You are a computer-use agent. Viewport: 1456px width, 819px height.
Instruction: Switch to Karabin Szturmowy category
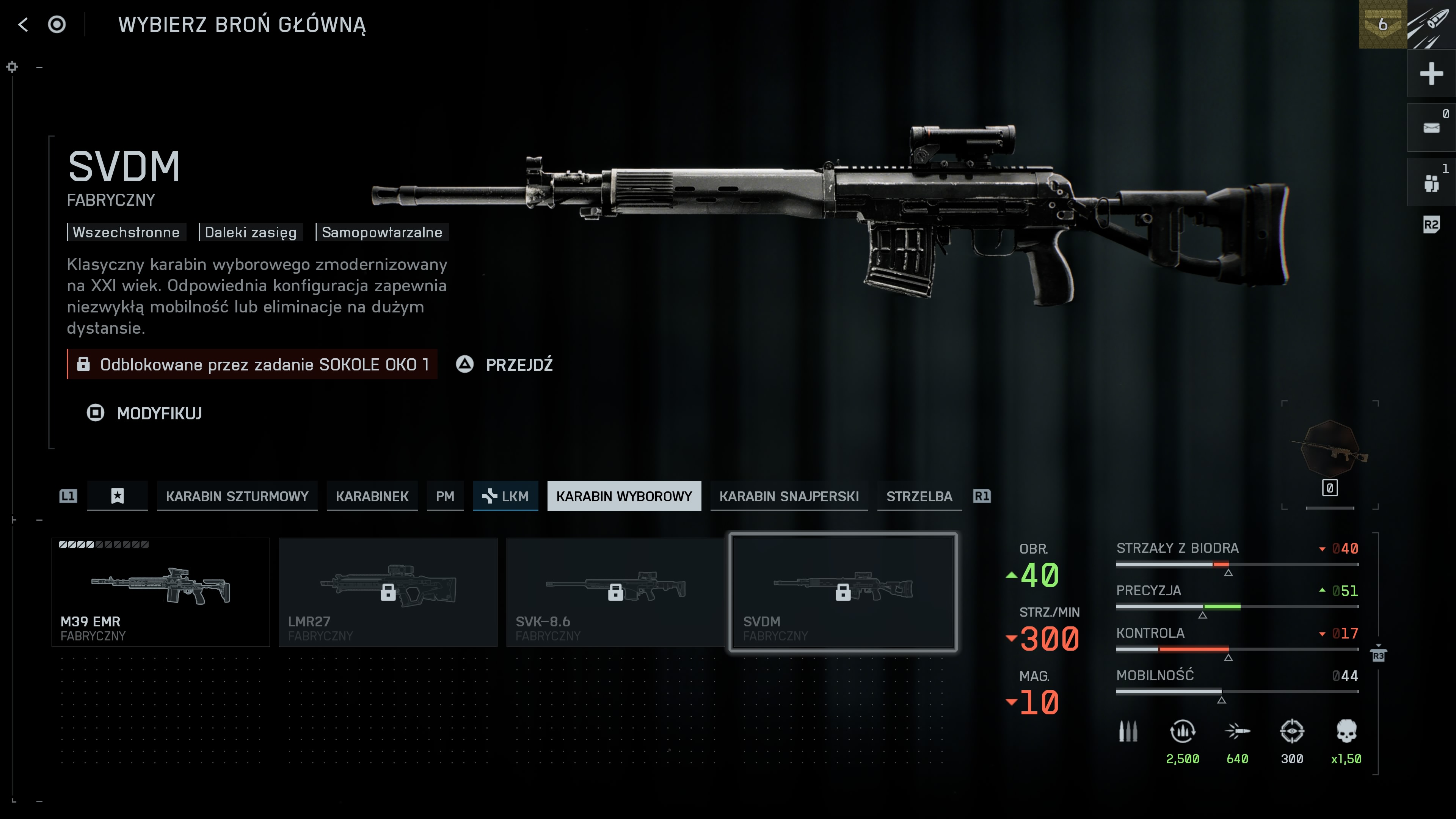[237, 496]
